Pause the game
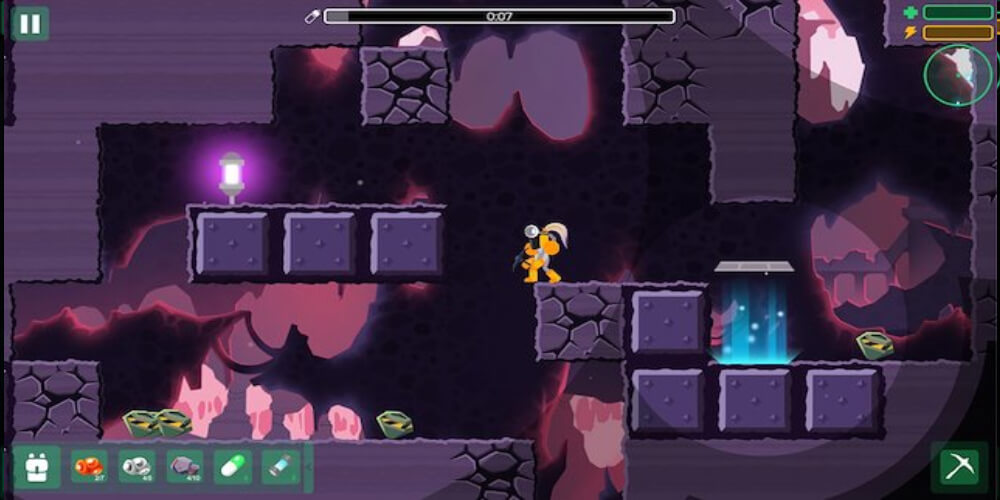Image resolution: width=1000 pixels, height=500 pixels. 30,23
